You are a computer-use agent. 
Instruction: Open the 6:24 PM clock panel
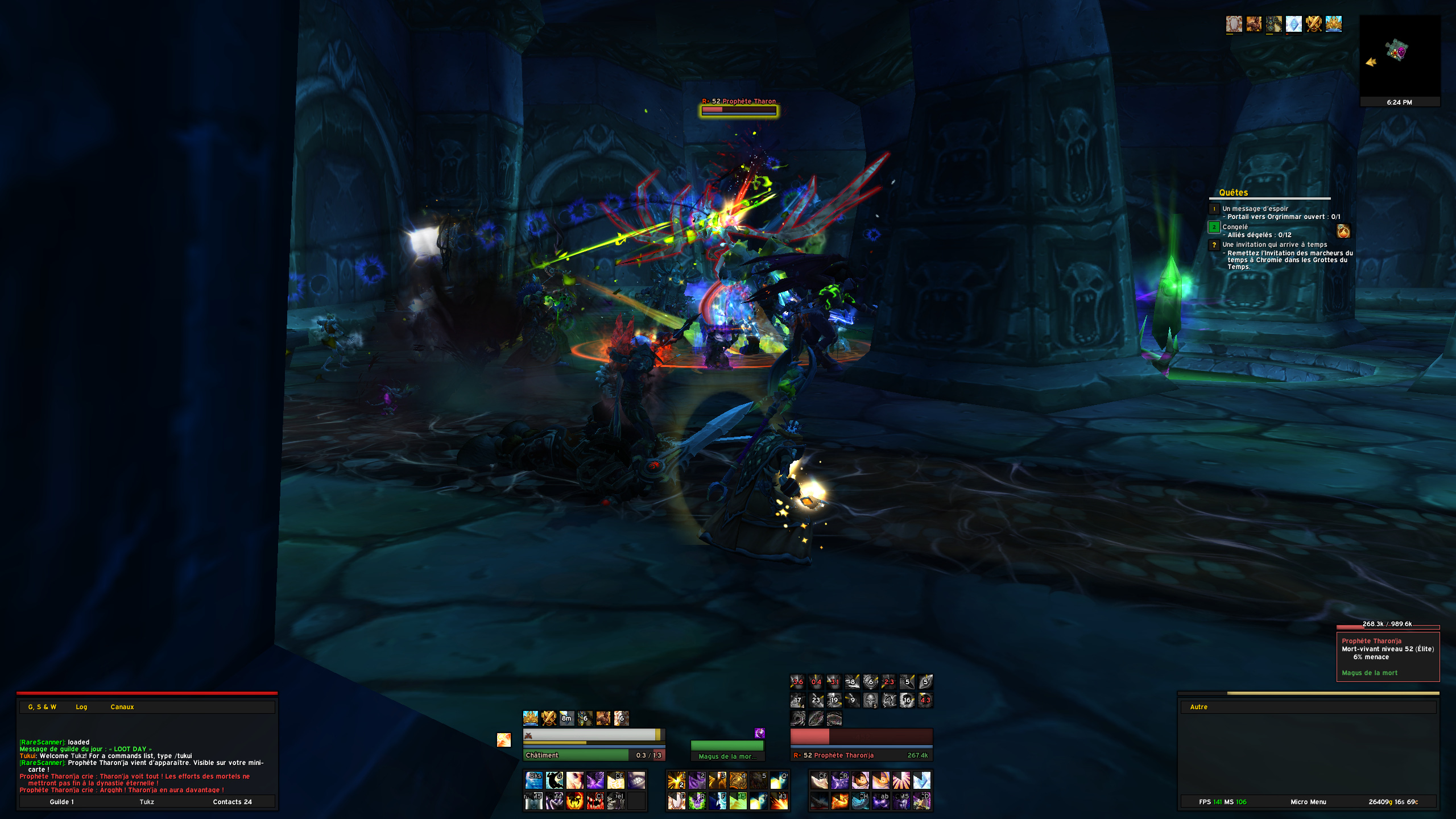pos(1399,102)
